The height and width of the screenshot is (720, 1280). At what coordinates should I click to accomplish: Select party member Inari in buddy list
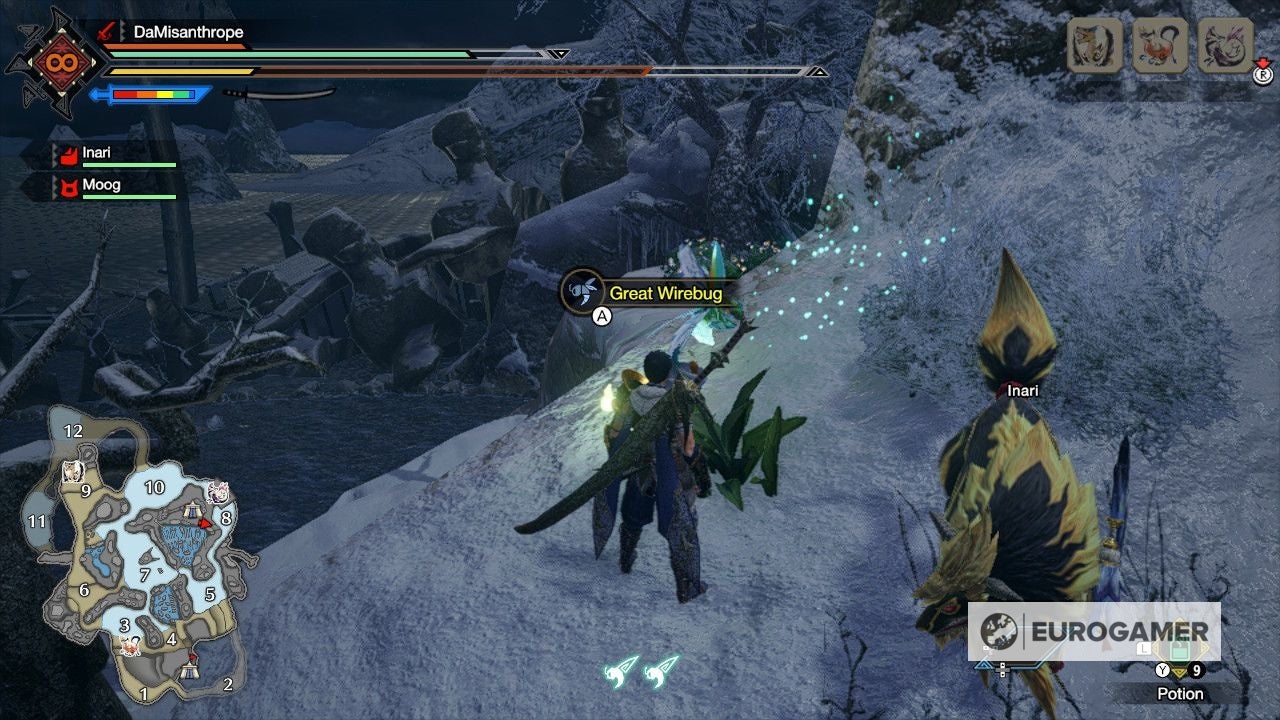(97, 153)
